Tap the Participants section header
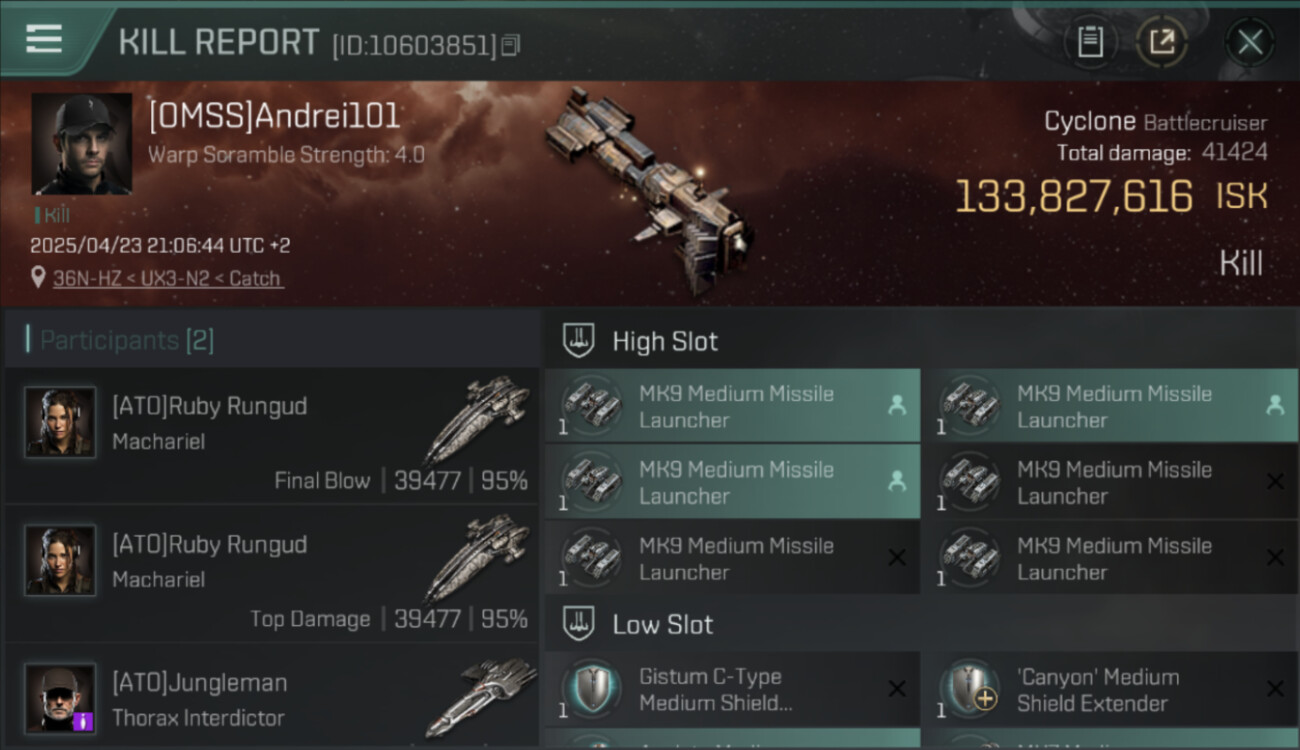 click(126, 340)
